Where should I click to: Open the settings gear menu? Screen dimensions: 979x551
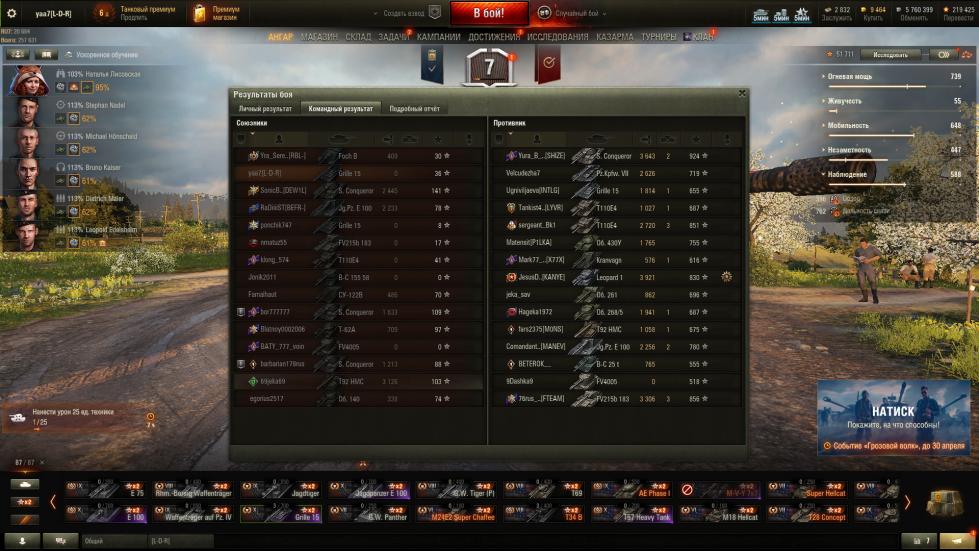pyautogui.click(x=10, y=13)
